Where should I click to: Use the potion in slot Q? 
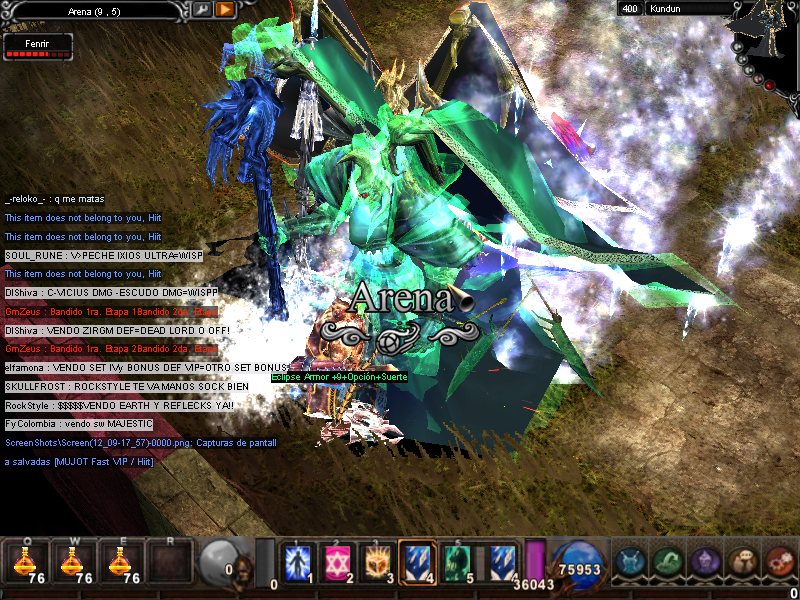26,562
